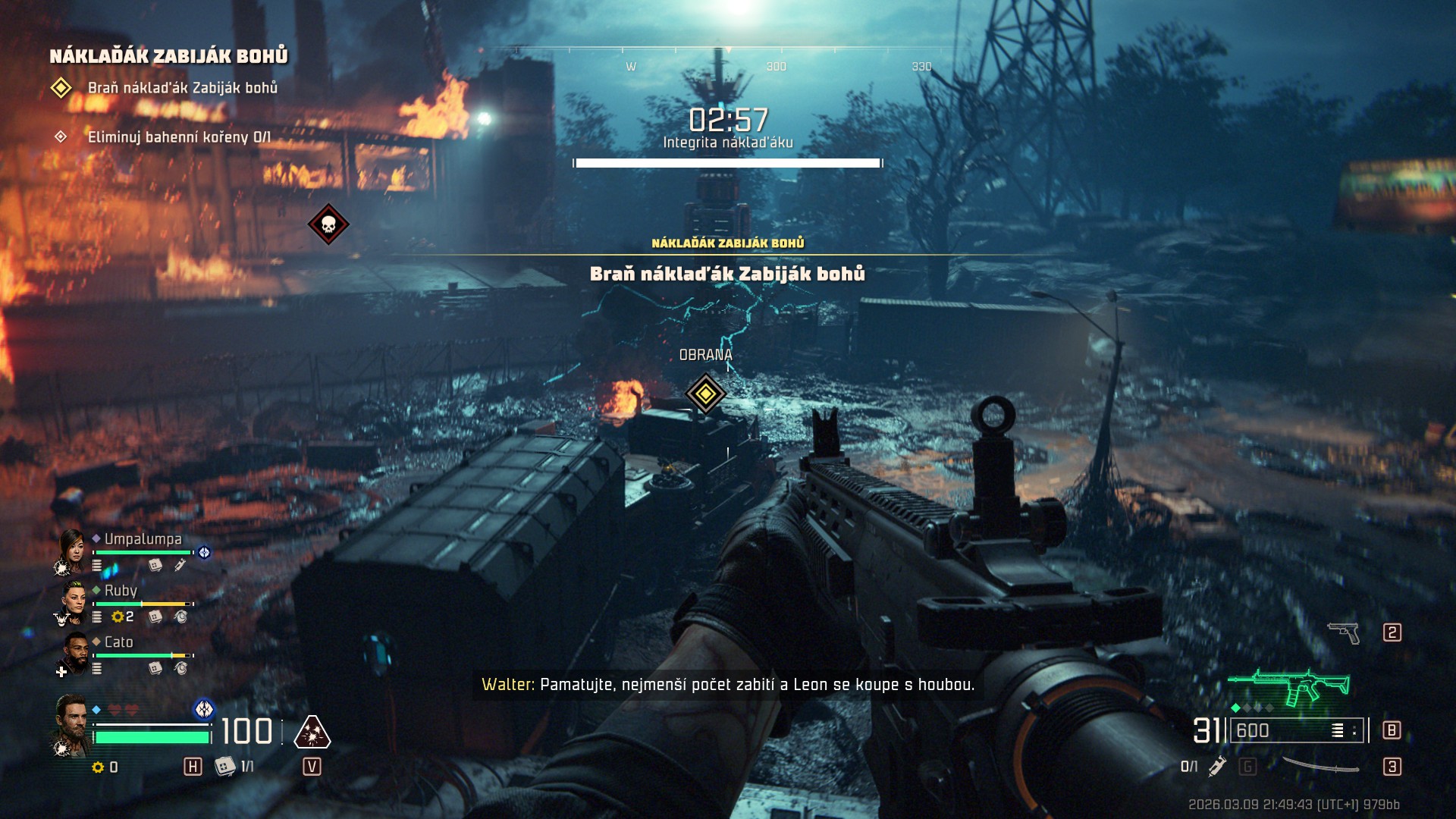The width and height of the screenshot is (1456, 819).
Task: Activate the triangular explosion ability icon
Action: [x=312, y=733]
